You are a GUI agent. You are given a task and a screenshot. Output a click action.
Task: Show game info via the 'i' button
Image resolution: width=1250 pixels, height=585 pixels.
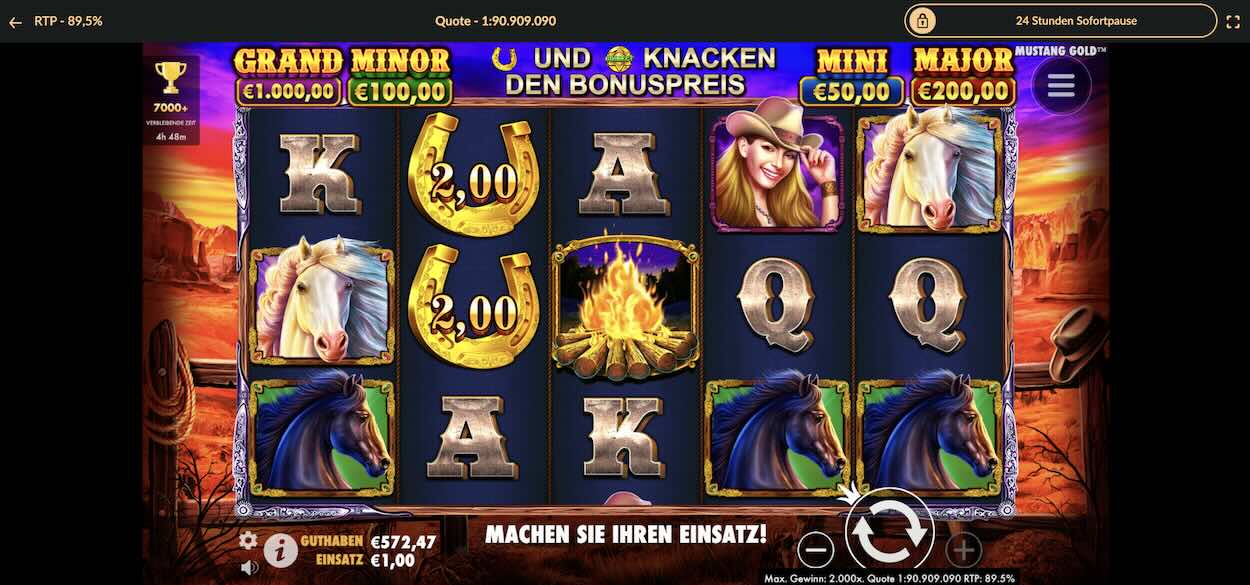[x=281, y=549]
